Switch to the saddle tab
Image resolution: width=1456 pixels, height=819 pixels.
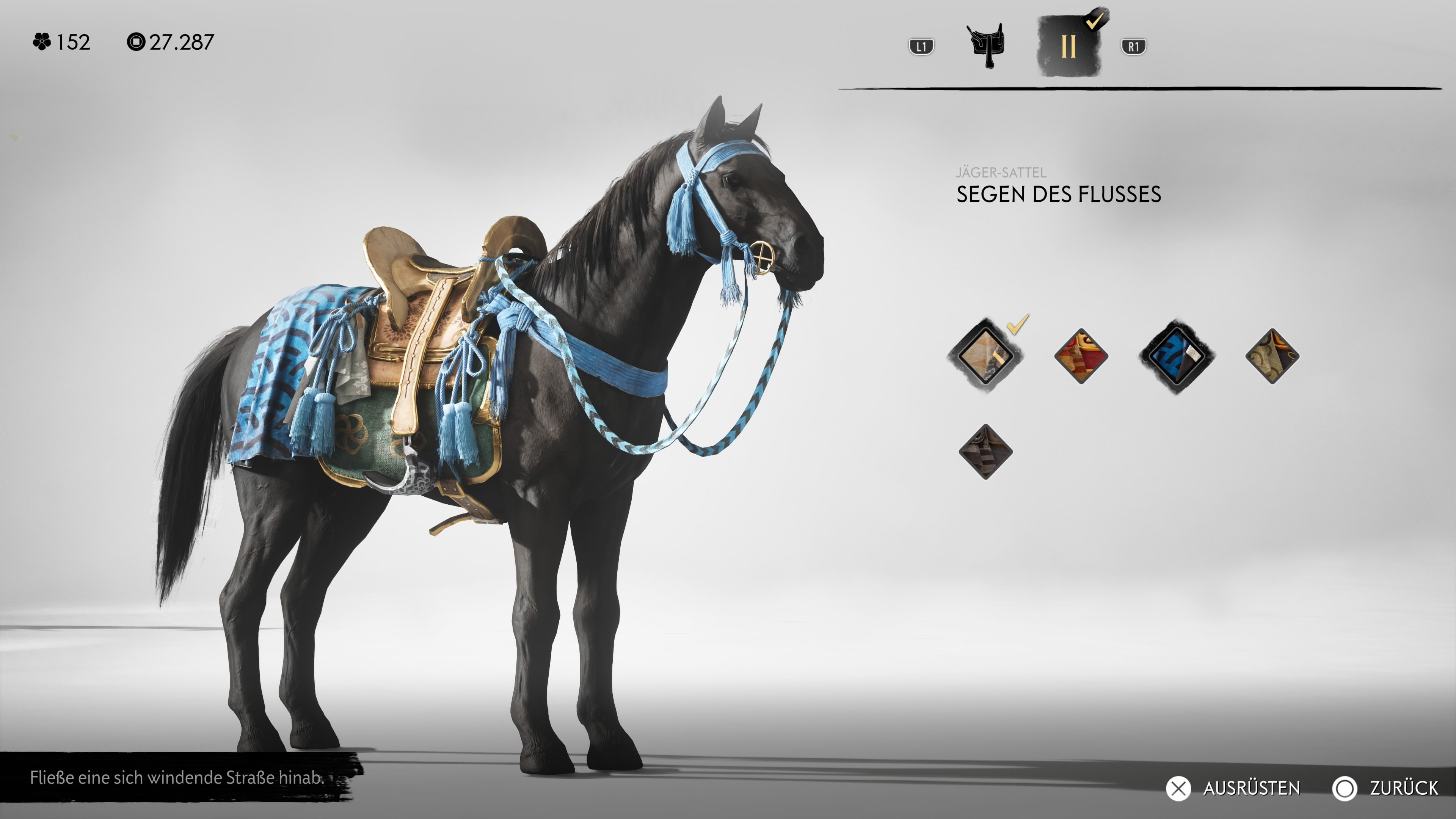985,45
